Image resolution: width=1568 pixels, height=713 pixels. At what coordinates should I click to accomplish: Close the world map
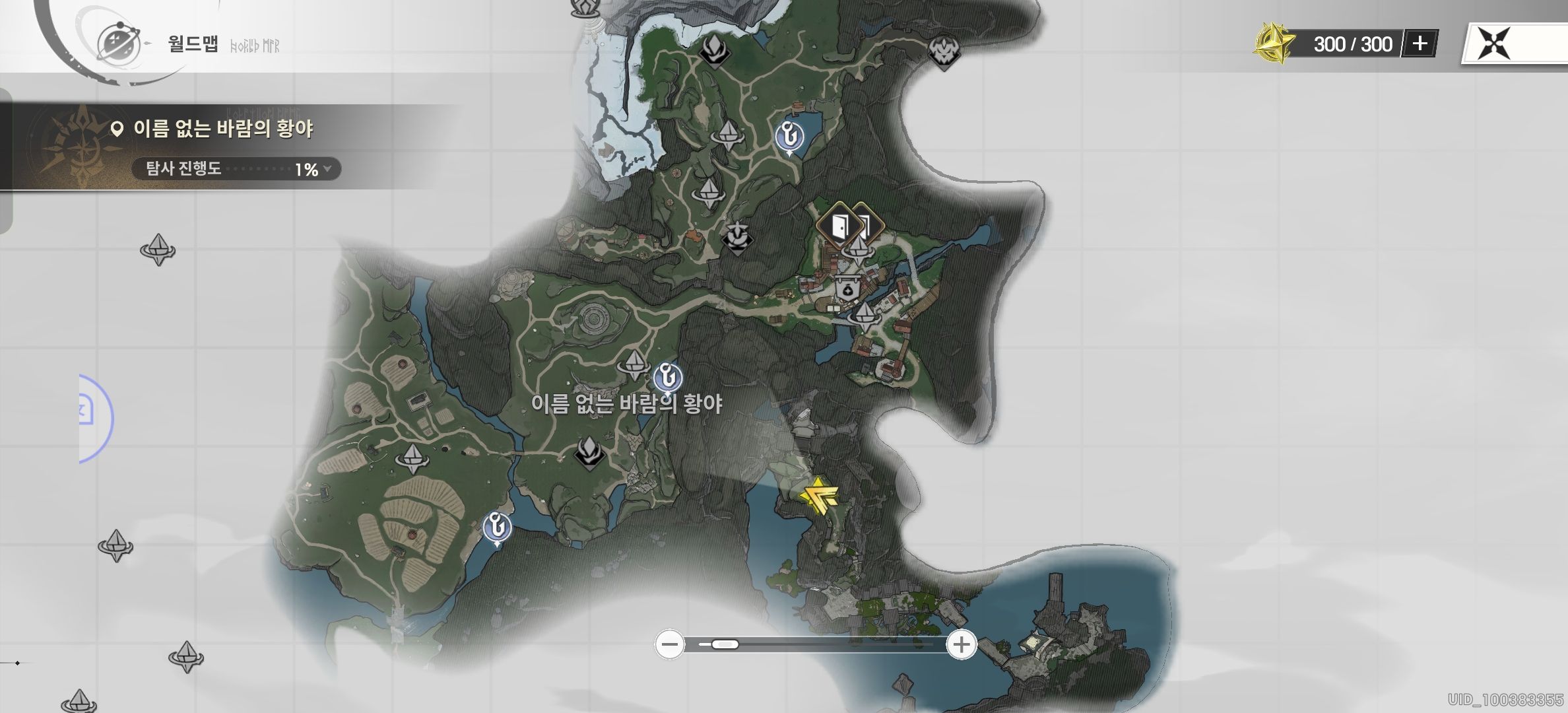[x=1494, y=45]
